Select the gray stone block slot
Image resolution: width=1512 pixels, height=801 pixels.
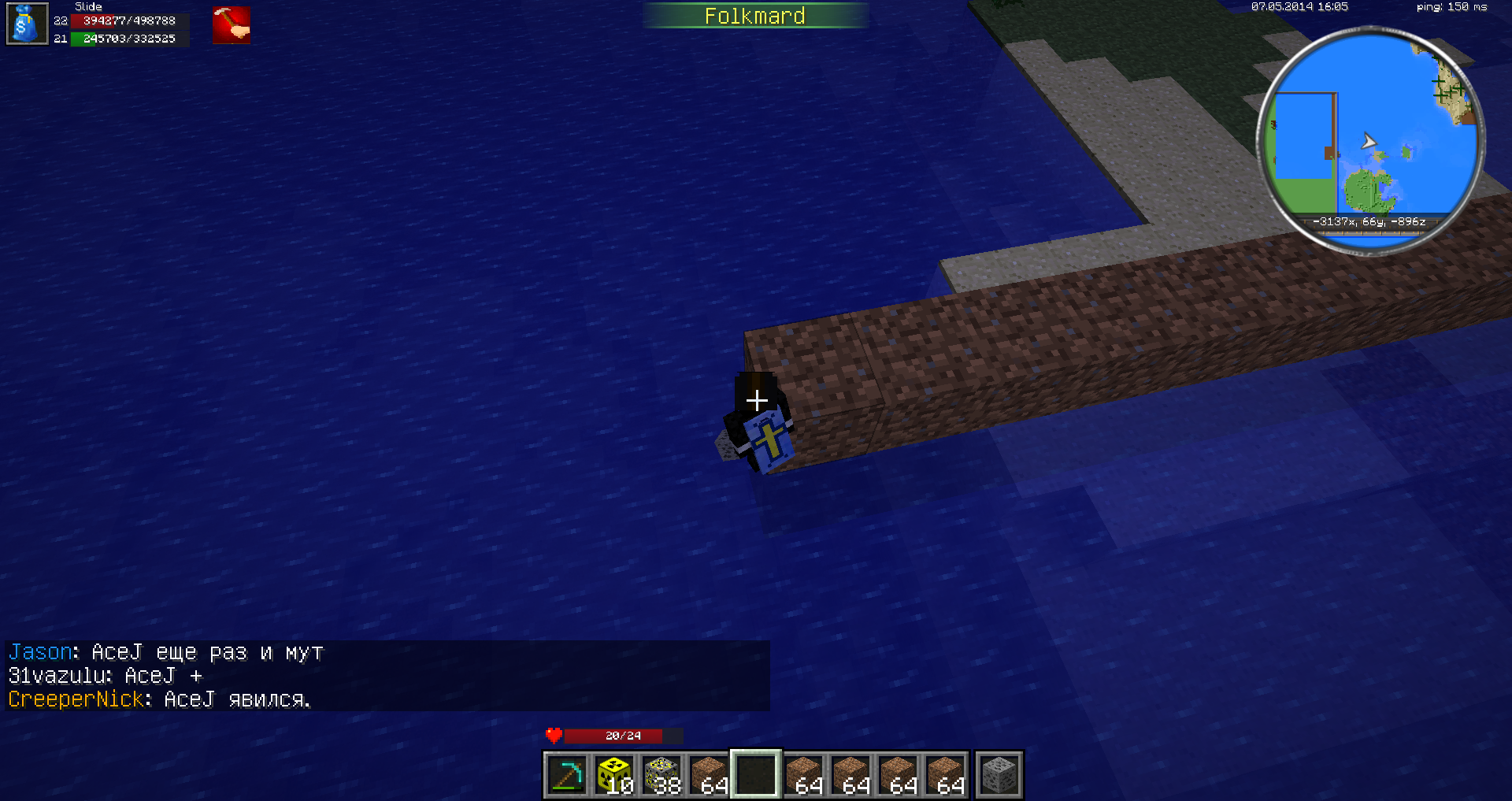(999, 774)
